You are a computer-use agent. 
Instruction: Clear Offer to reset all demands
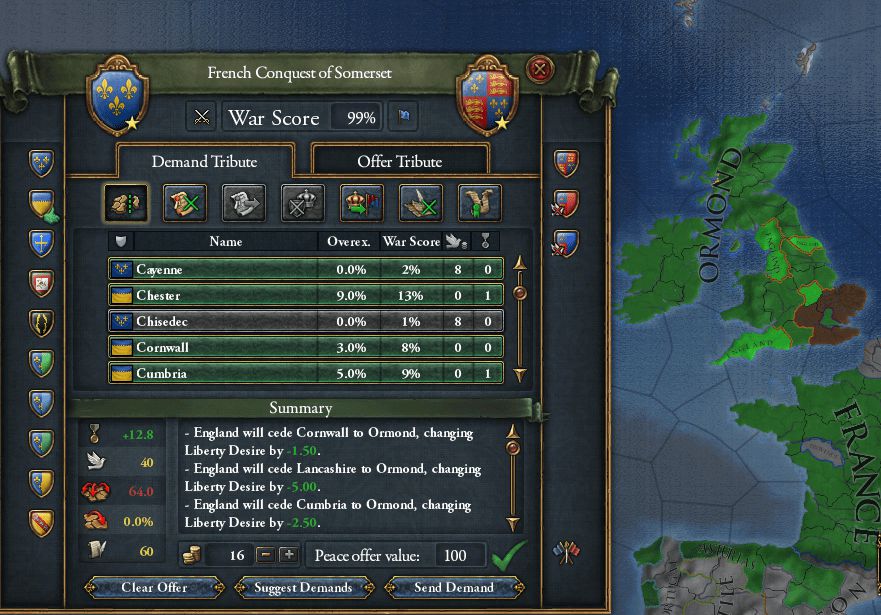coord(157,587)
